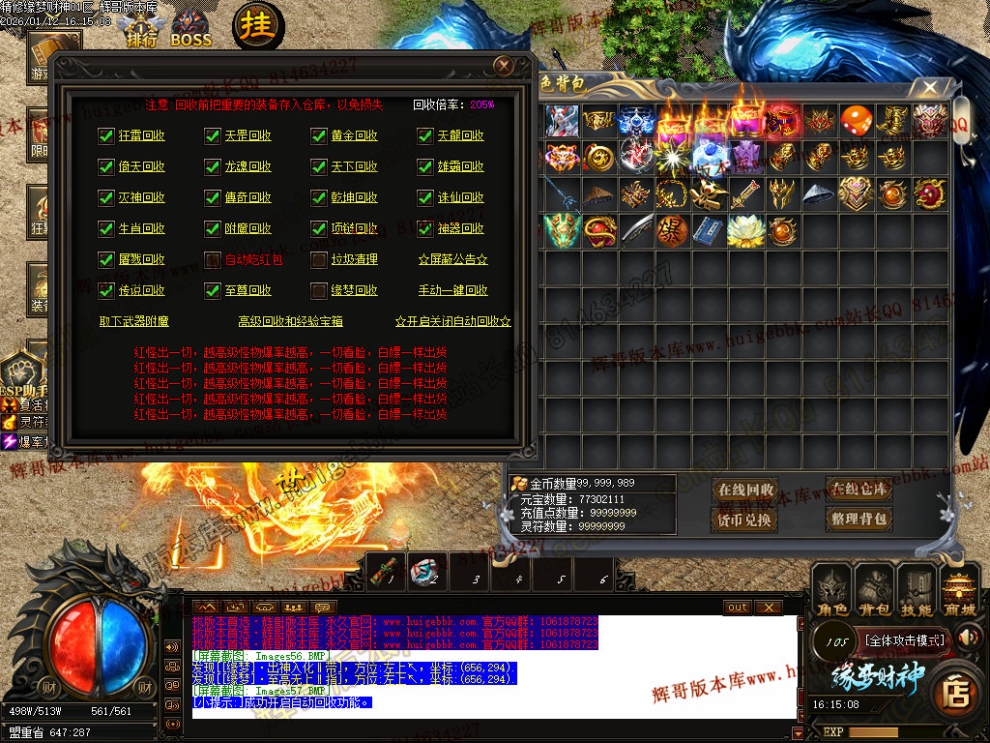
Task: Switch the 全体攻击模式 attack mode
Action: 905,640
